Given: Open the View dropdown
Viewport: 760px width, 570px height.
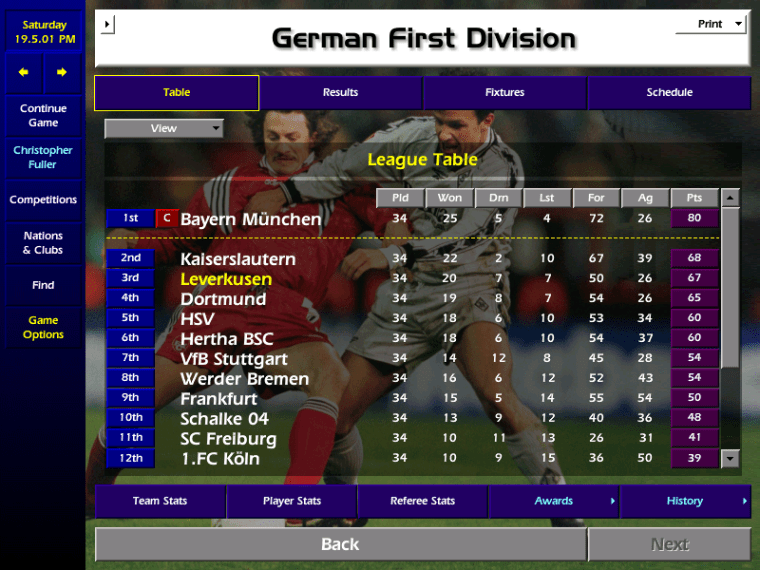Looking at the screenshot, I should (164, 128).
